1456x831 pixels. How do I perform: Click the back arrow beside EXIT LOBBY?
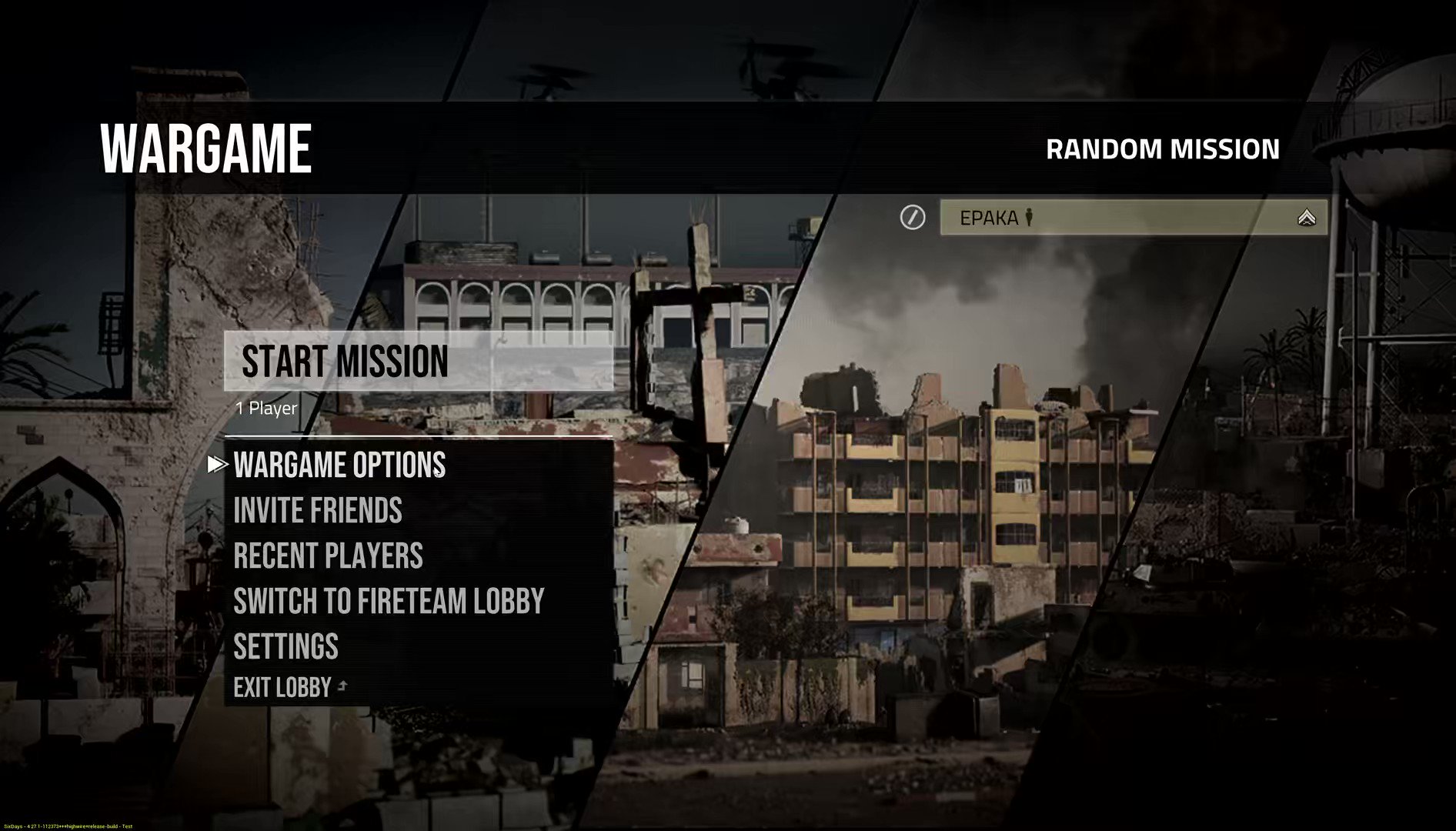coord(341,685)
